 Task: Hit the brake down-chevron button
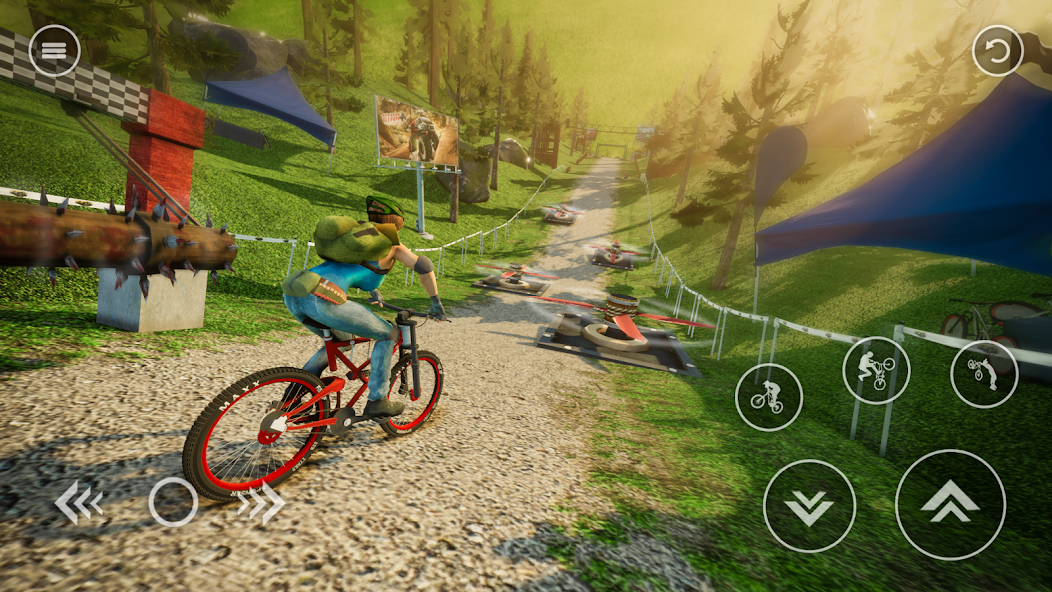[x=809, y=506]
